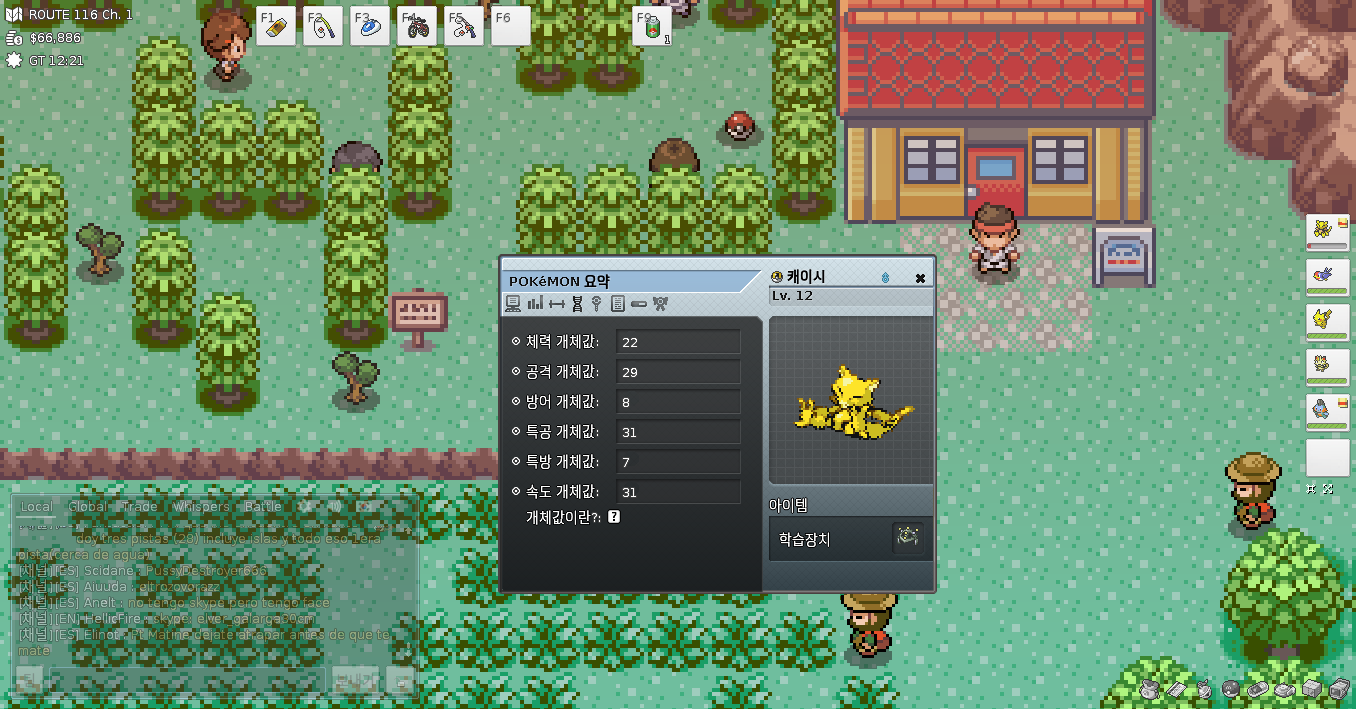This screenshot has height=709, width=1356.
Task: Select the F1 hotkey item slot
Action: pos(275,26)
